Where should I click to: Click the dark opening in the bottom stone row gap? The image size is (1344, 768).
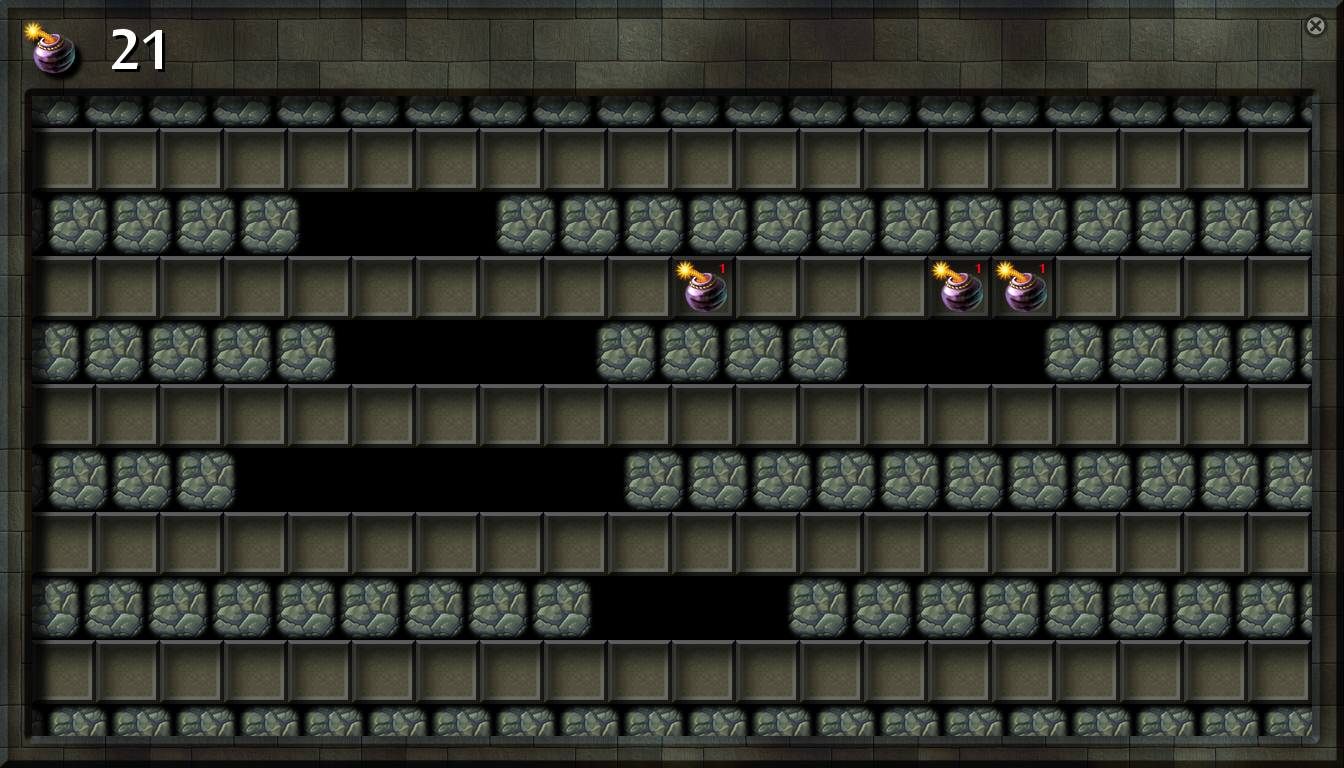pos(690,605)
